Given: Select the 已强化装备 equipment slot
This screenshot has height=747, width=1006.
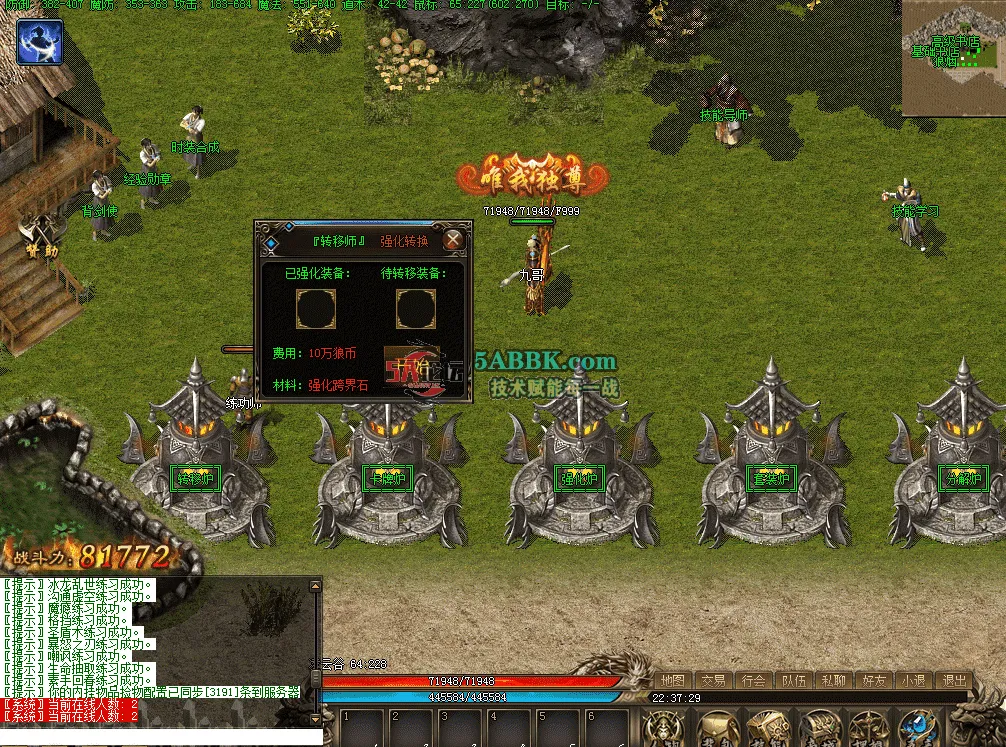Looking at the screenshot, I should [x=314, y=309].
